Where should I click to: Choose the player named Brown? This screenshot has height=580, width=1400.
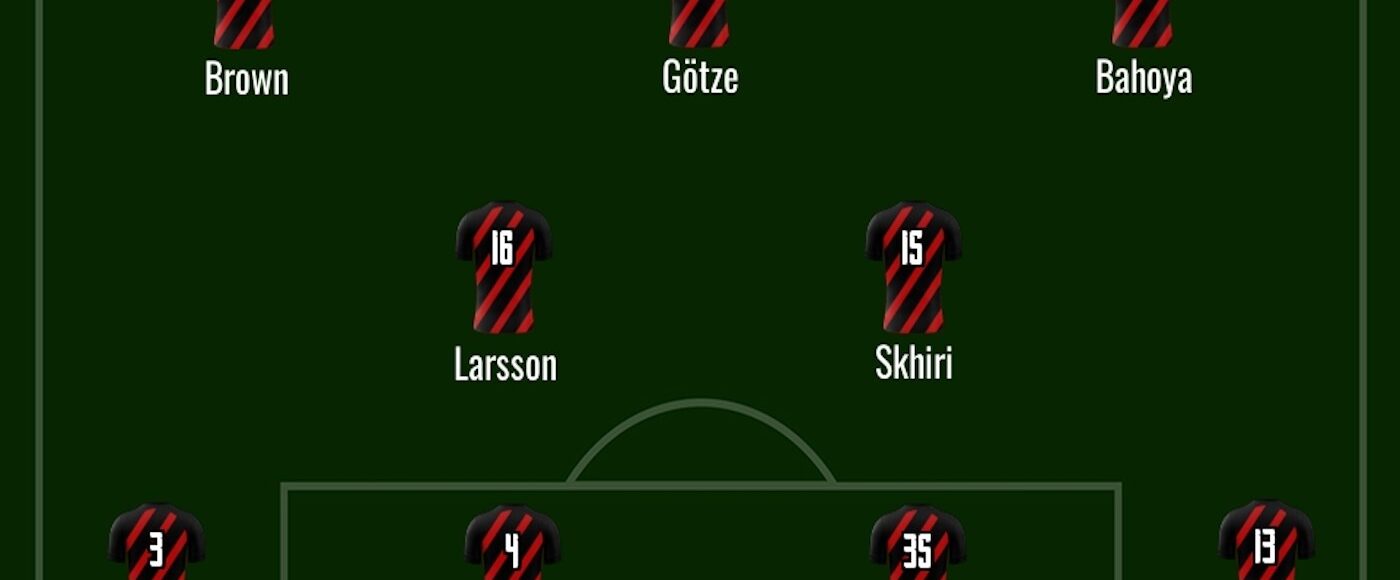pyautogui.click(x=246, y=78)
